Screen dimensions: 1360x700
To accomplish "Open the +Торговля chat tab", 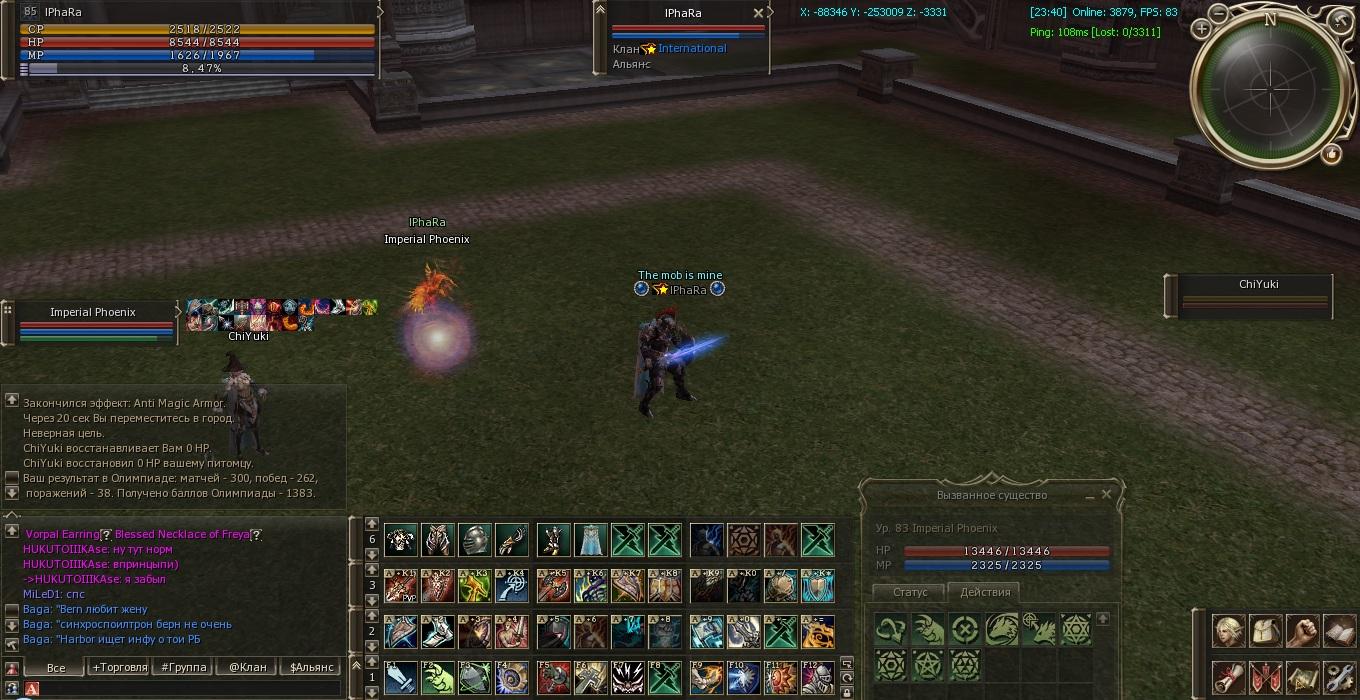I will tap(119, 667).
